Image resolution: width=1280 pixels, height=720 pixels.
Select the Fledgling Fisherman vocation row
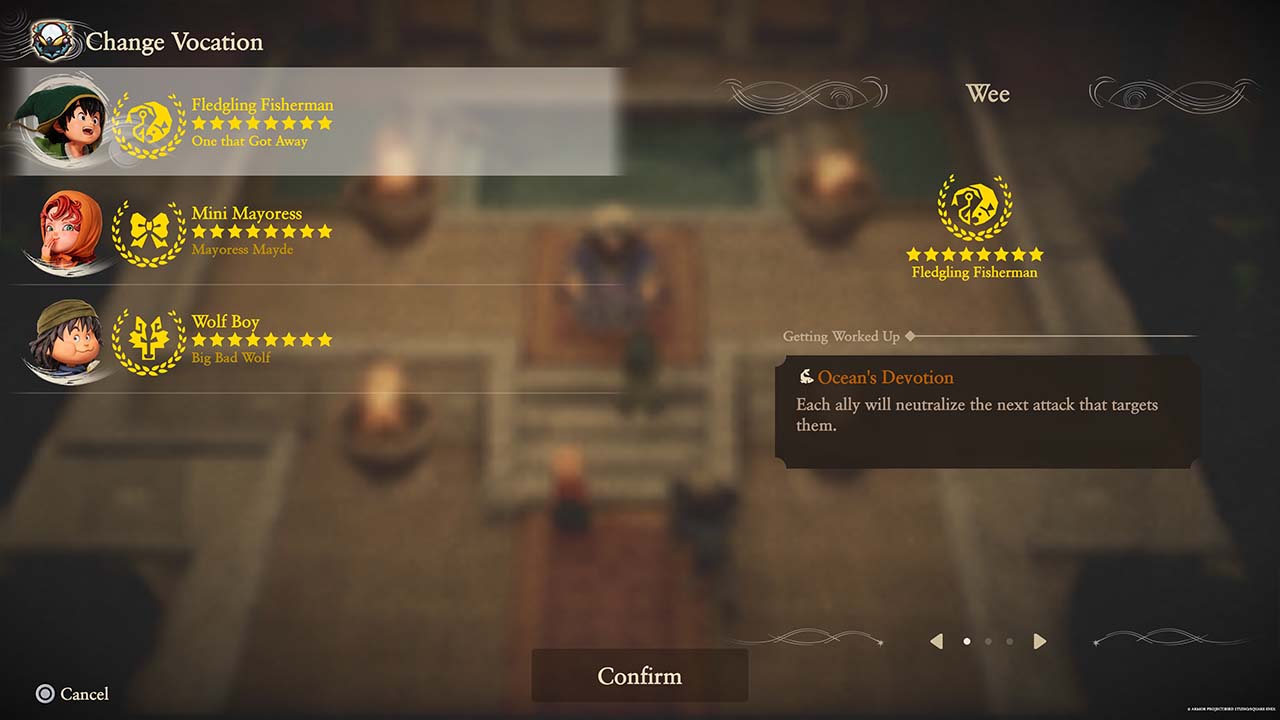(x=320, y=122)
